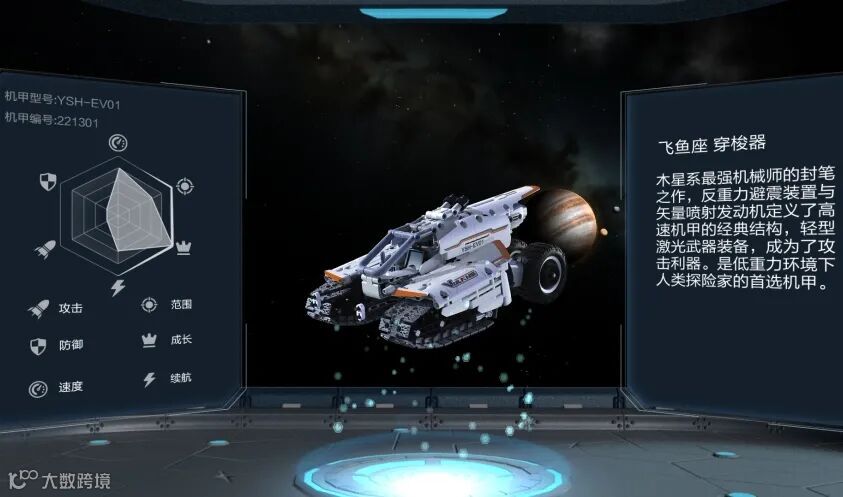Click the hexagonal radar stats chart
This screenshot has height=497, width=843.
click(117, 212)
